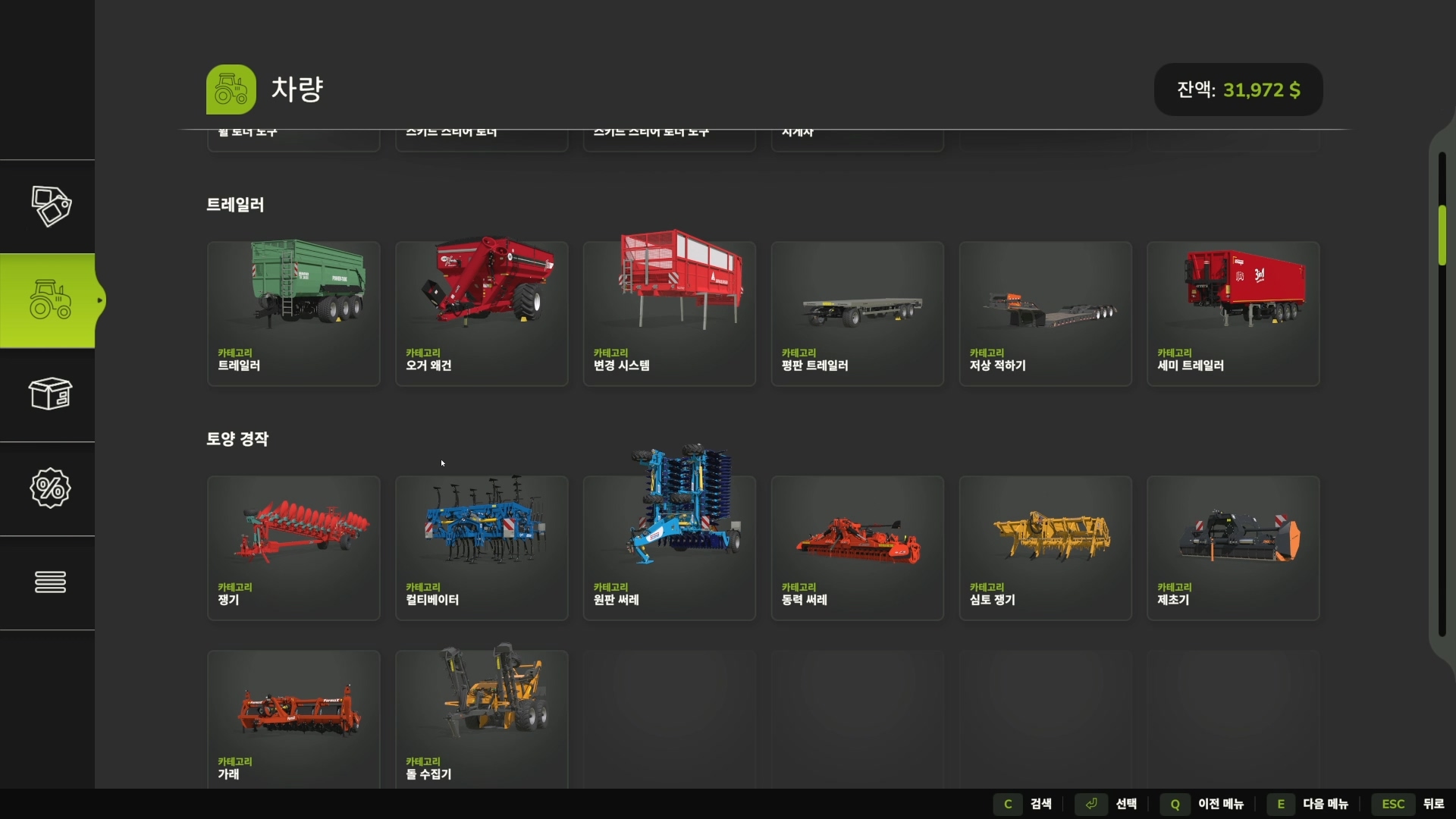Select the 저상 적하기 category
Screen dimensions: 1456x819
tap(1045, 313)
